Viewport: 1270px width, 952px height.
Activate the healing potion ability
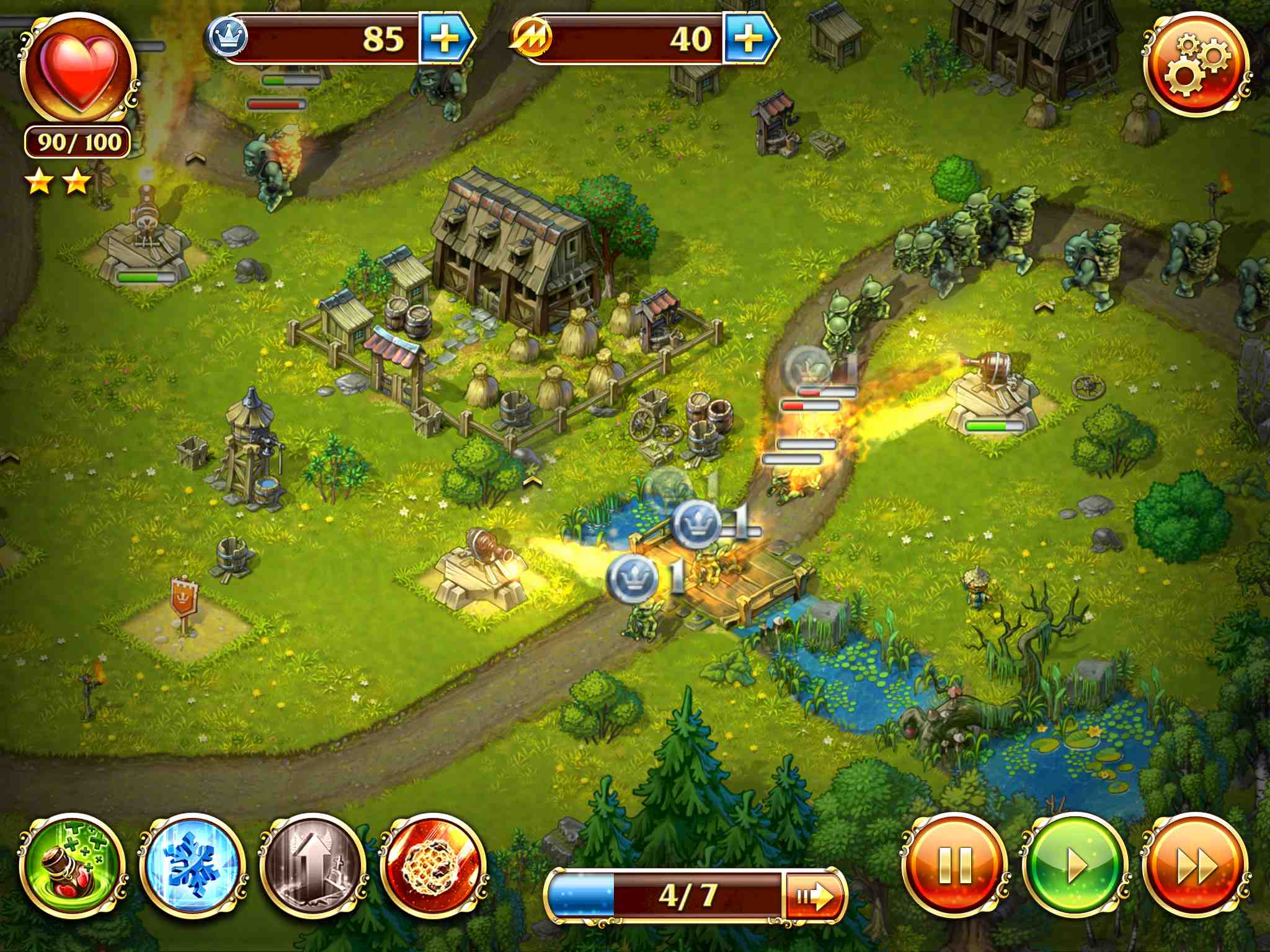point(72,865)
